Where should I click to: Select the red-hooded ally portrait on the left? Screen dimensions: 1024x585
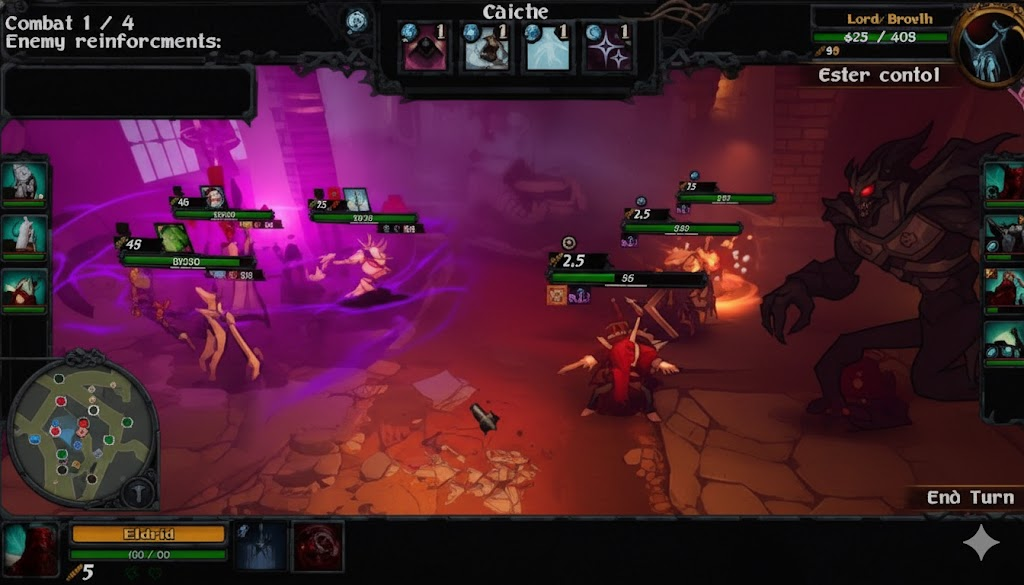(x=24, y=289)
